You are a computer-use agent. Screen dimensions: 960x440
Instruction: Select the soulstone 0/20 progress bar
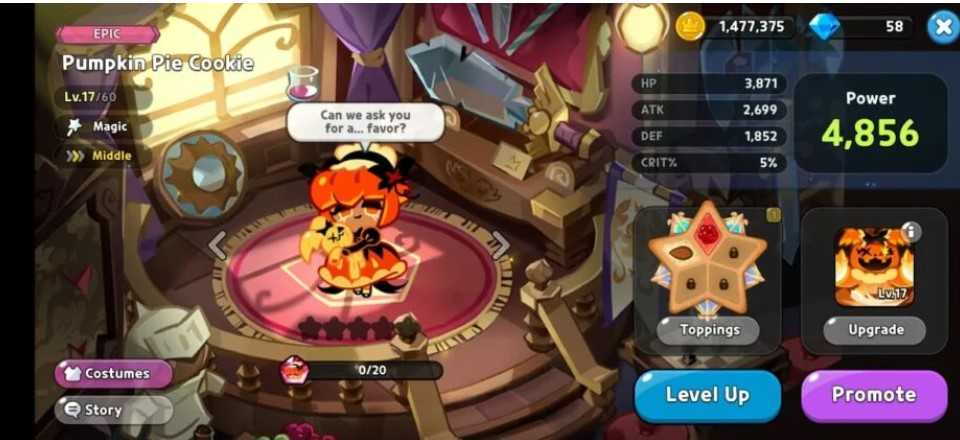pyautogui.click(x=372, y=370)
